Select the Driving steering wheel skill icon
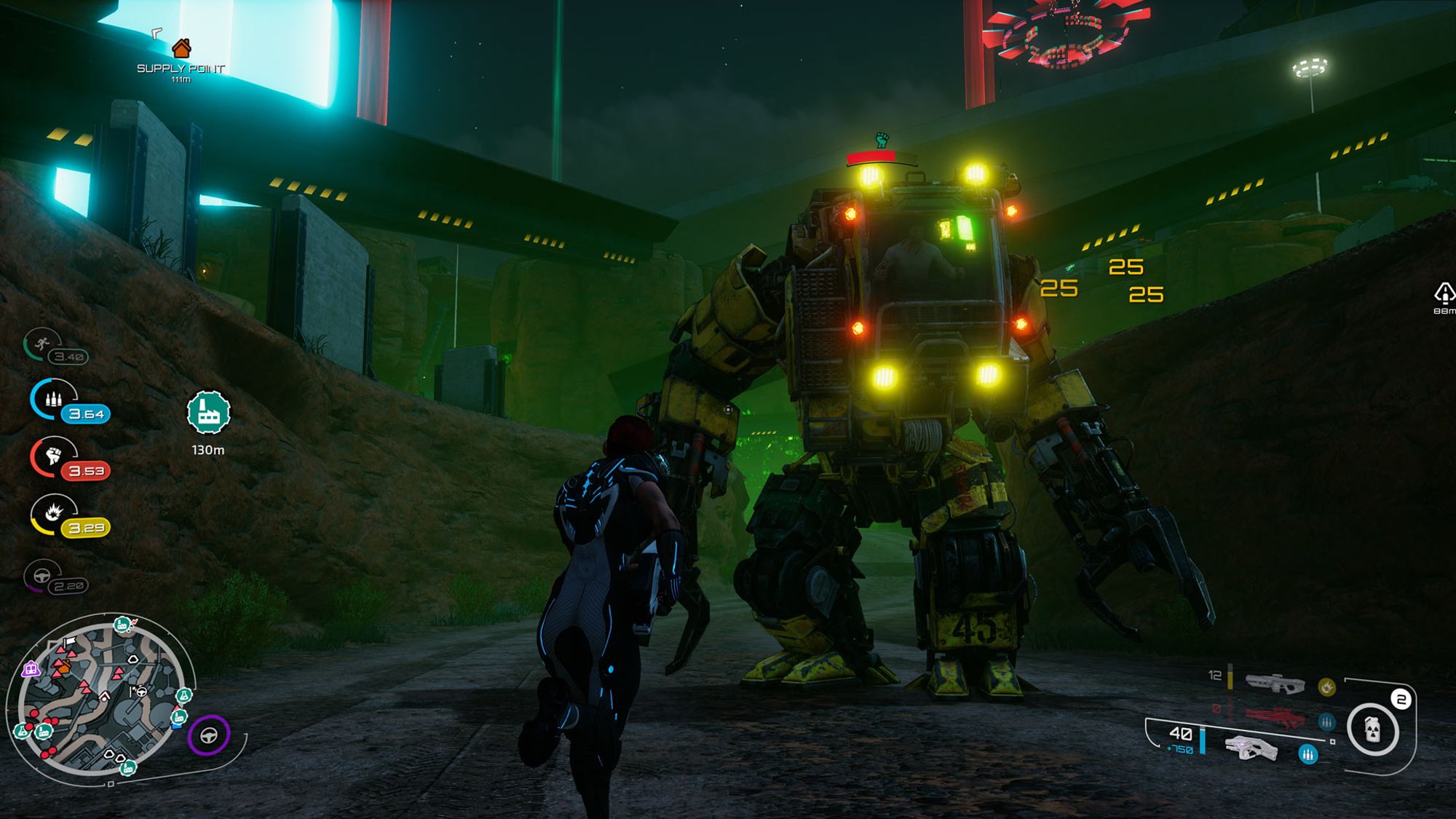1456x819 pixels. [43, 576]
